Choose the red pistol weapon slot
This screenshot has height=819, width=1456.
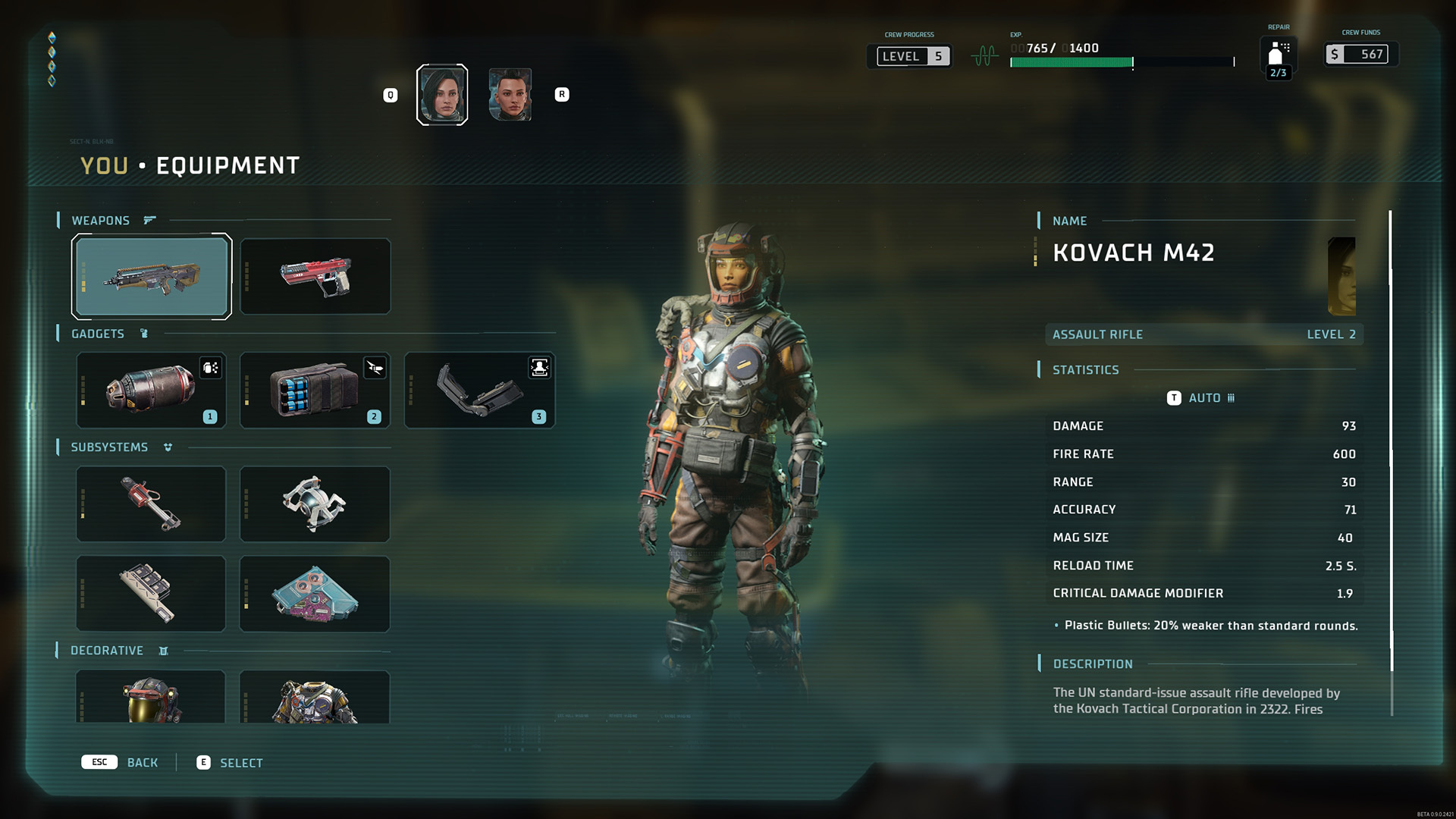pyautogui.click(x=315, y=276)
